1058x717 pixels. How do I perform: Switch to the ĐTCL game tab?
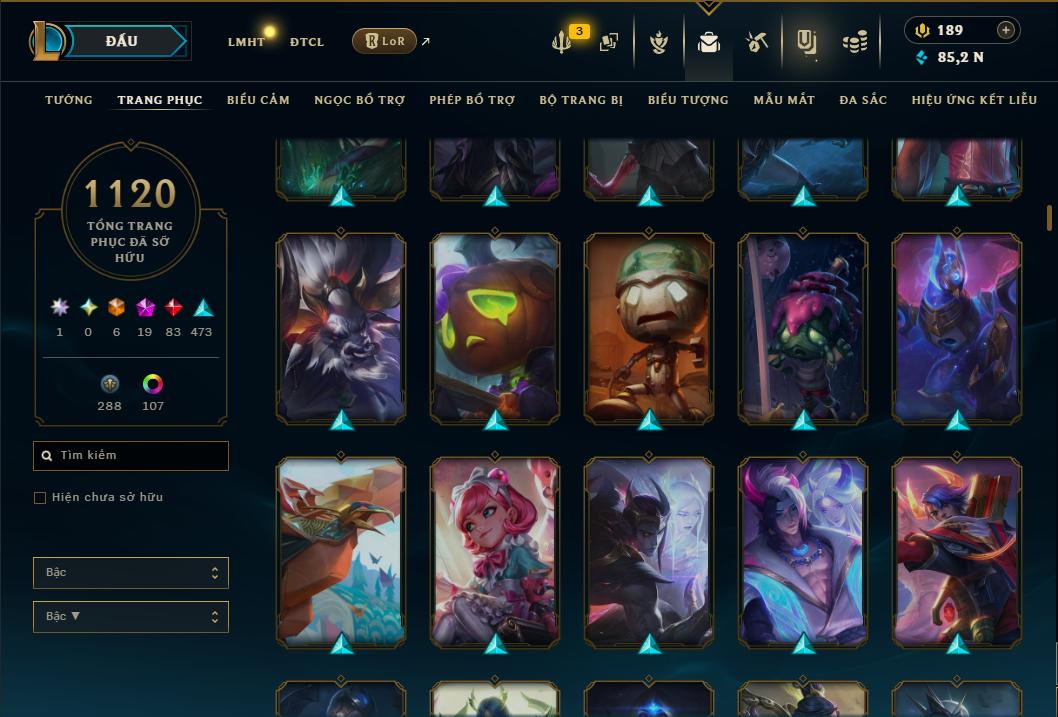[307, 42]
